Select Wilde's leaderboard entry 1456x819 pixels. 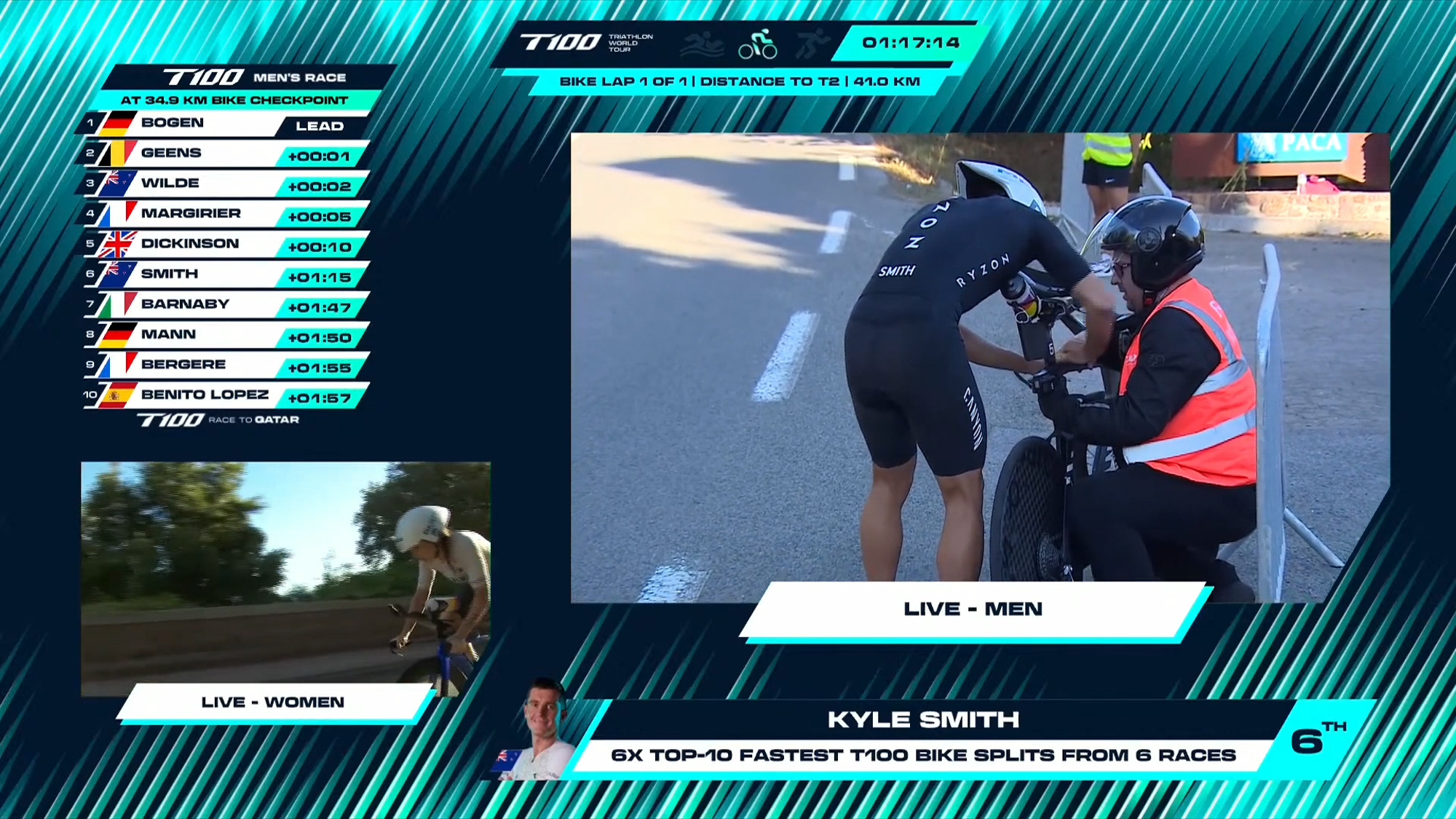pos(226,183)
